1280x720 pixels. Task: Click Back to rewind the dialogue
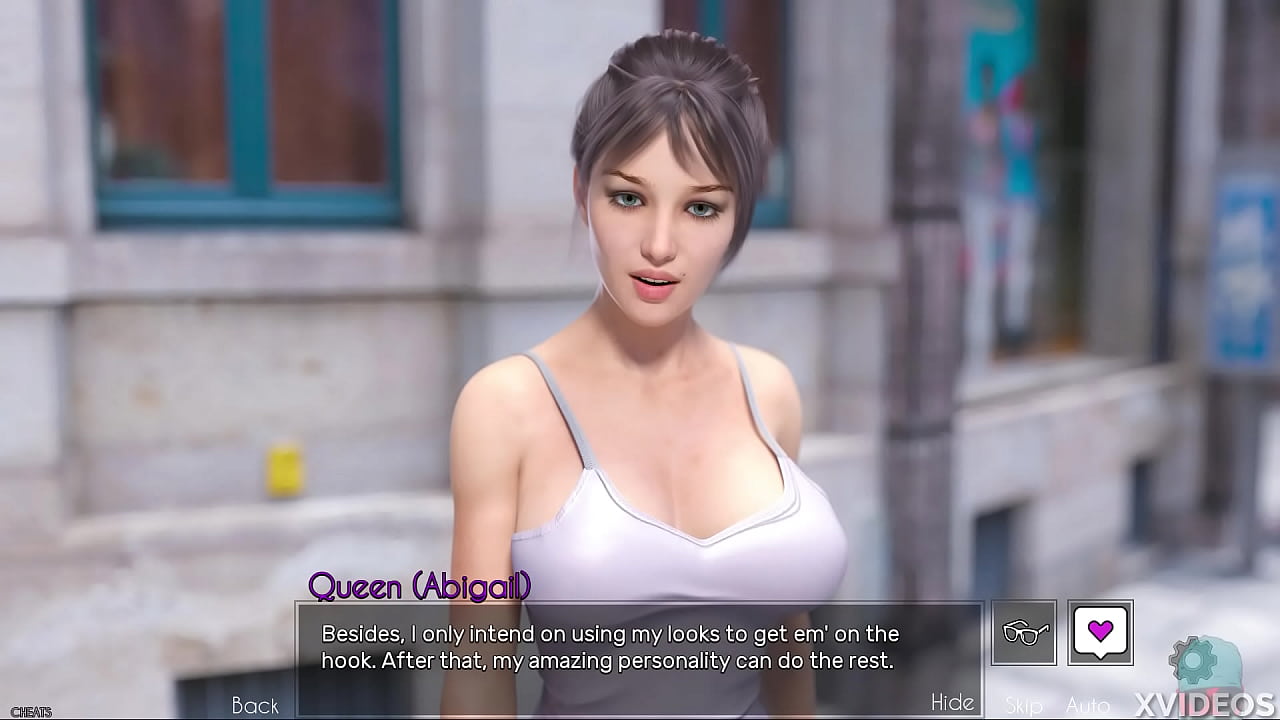pyautogui.click(x=256, y=705)
